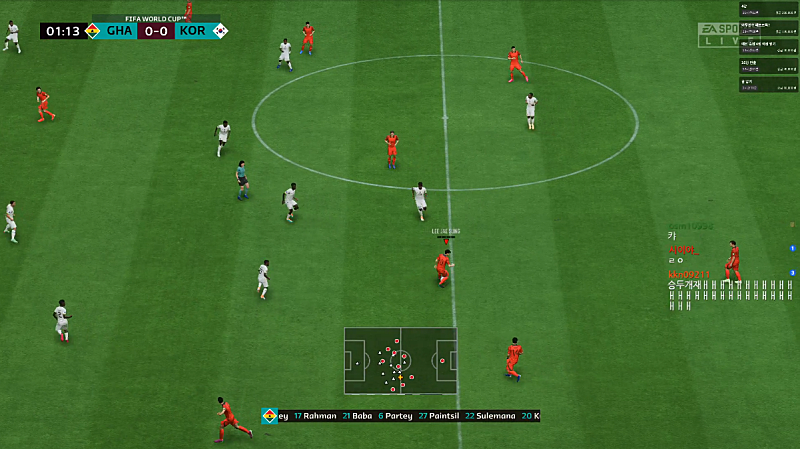
Task: Select Baba in the lineup ticker
Action: click(x=361, y=416)
